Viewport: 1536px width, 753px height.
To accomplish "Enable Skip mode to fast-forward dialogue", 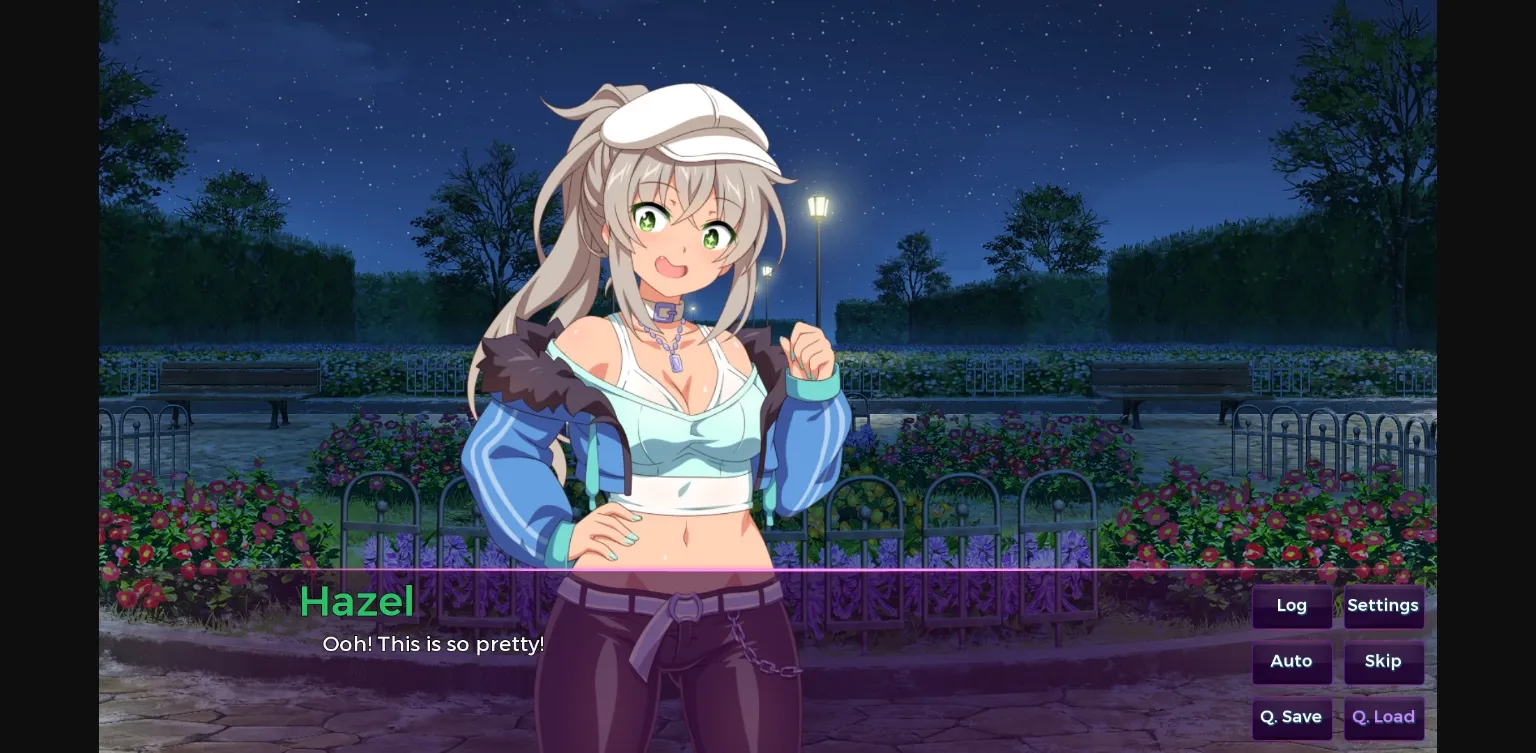I will point(1383,661).
